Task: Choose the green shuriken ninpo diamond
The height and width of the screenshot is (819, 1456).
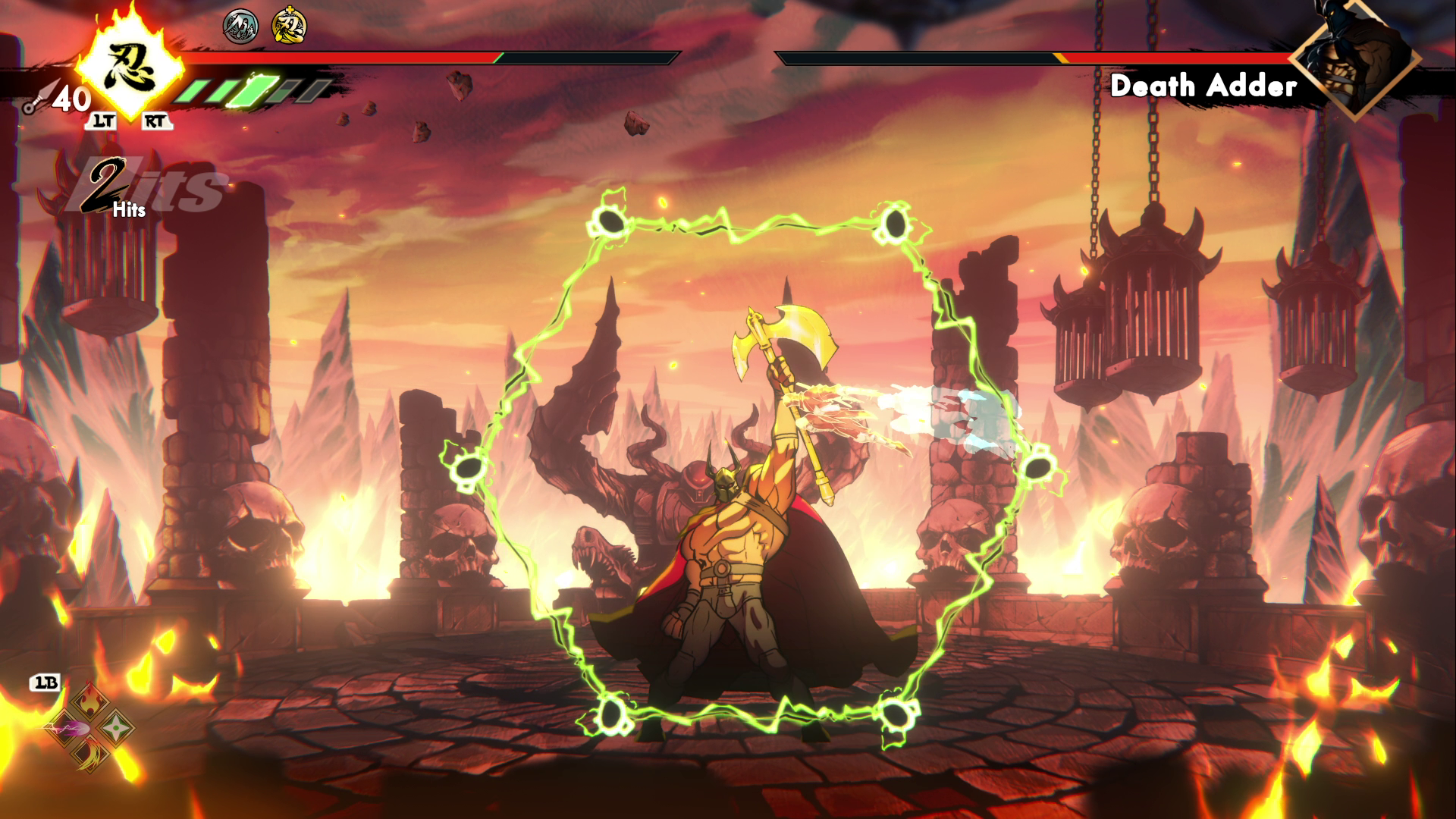Action: (x=116, y=726)
